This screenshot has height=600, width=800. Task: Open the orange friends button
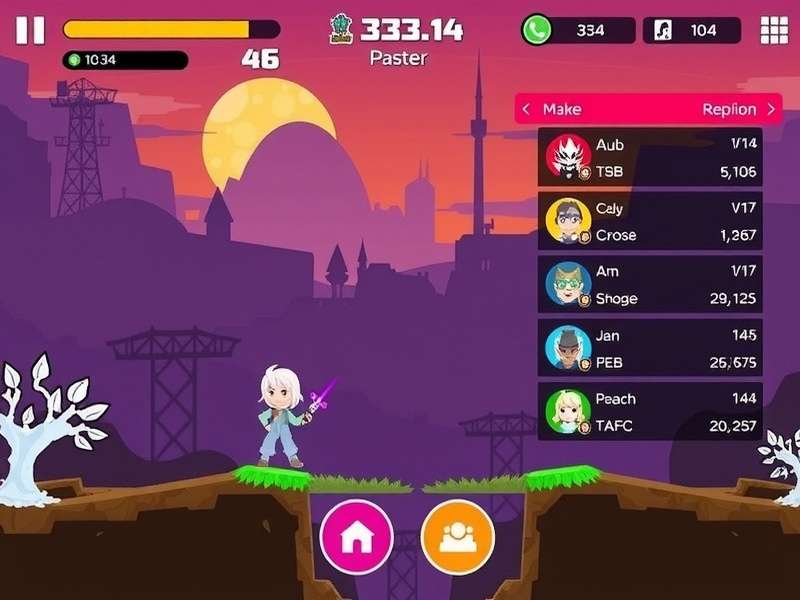click(458, 536)
